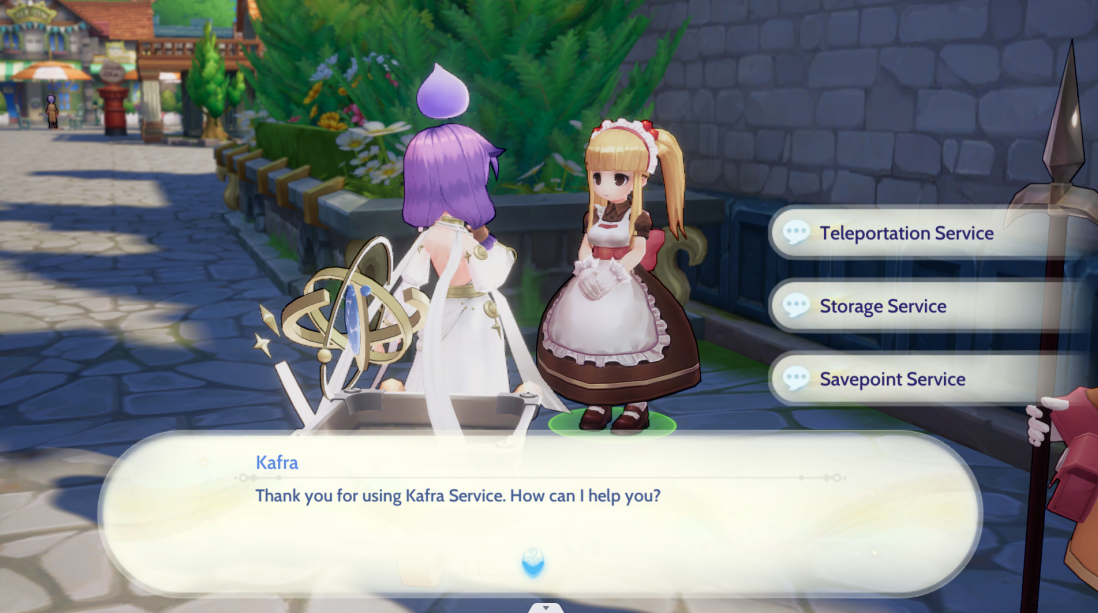Pick the Savepoint Service option
The height and width of the screenshot is (613, 1098).
892,379
